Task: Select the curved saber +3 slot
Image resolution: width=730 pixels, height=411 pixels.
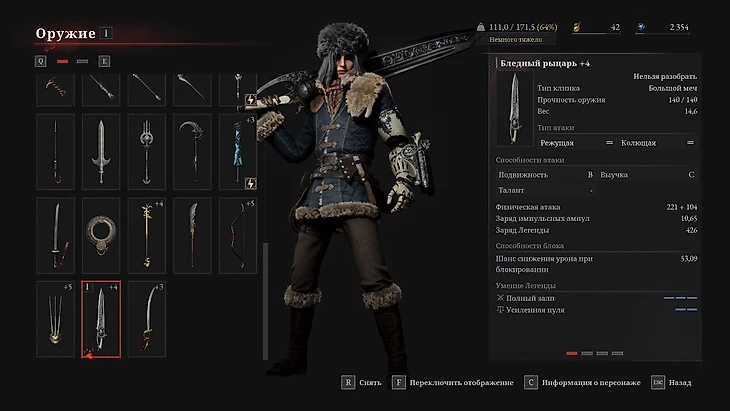Action: click(x=147, y=318)
